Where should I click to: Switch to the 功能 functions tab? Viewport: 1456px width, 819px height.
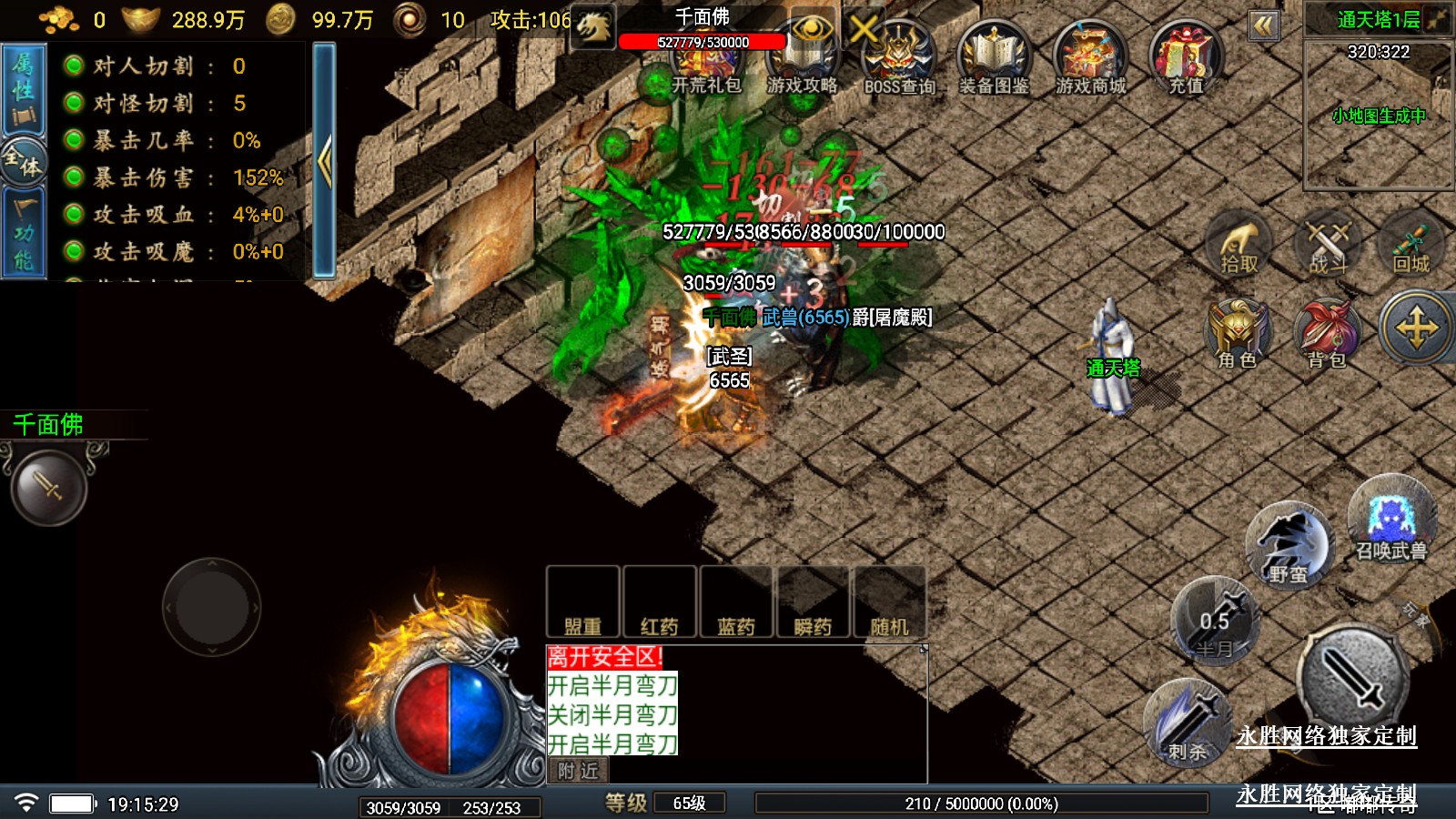pyautogui.click(x=24, y=235)
